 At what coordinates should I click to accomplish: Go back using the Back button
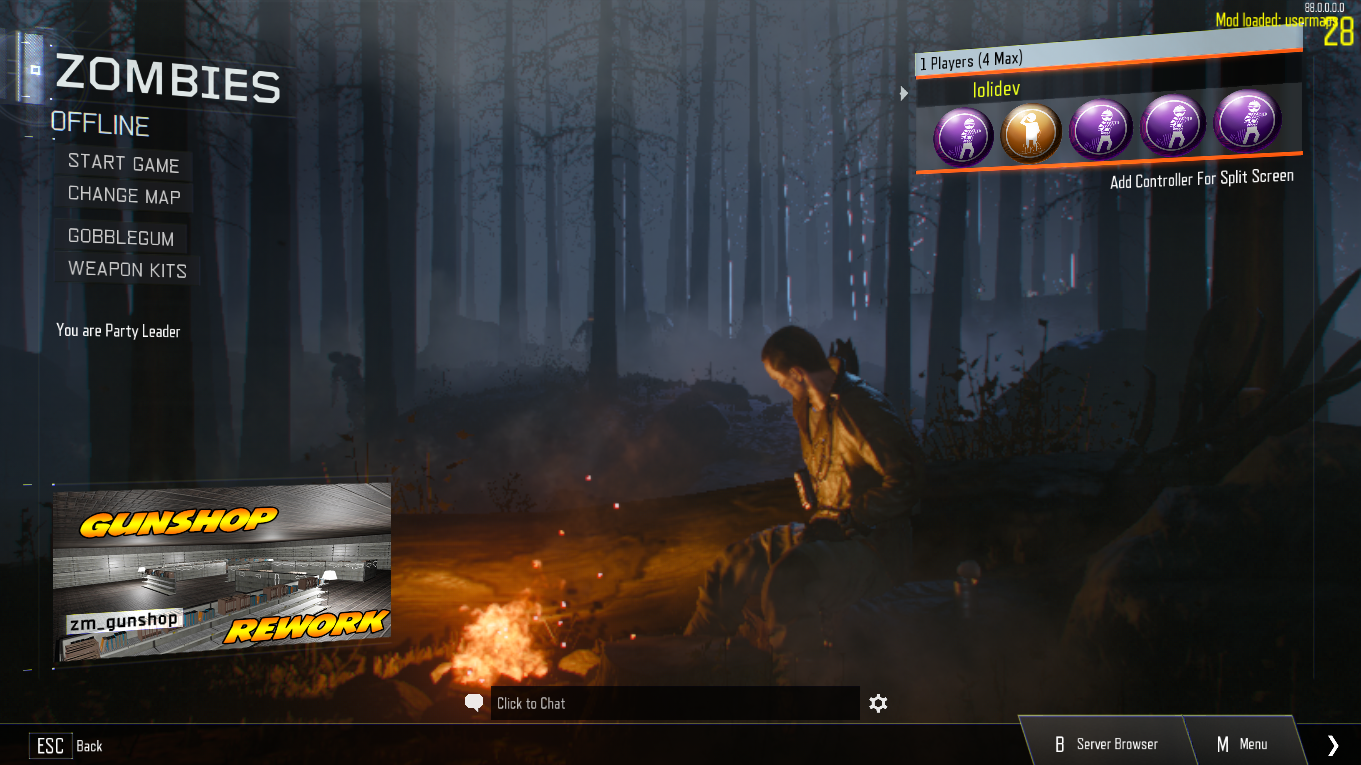pyautogui.click(x=68, y=745)
